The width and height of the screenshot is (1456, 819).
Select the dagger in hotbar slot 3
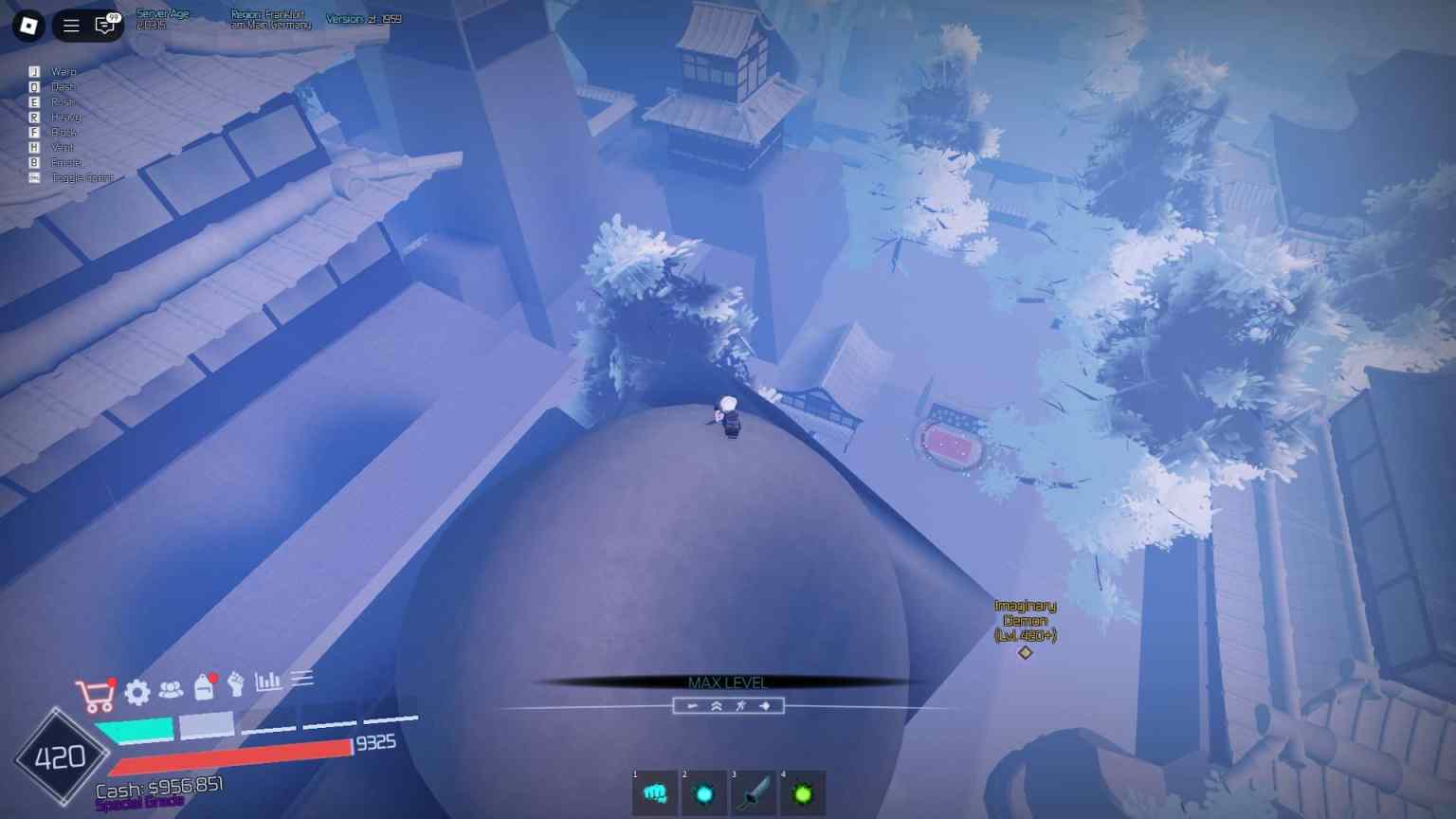point(752,793)
